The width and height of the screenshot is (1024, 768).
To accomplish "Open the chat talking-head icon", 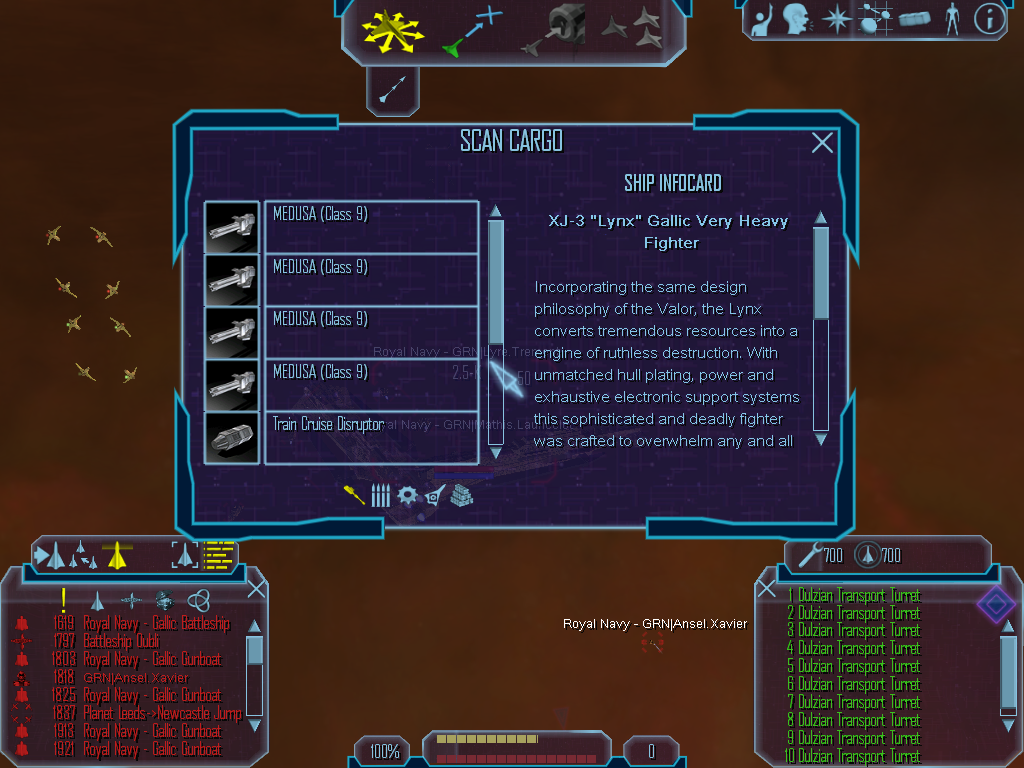I will (795, 18).
